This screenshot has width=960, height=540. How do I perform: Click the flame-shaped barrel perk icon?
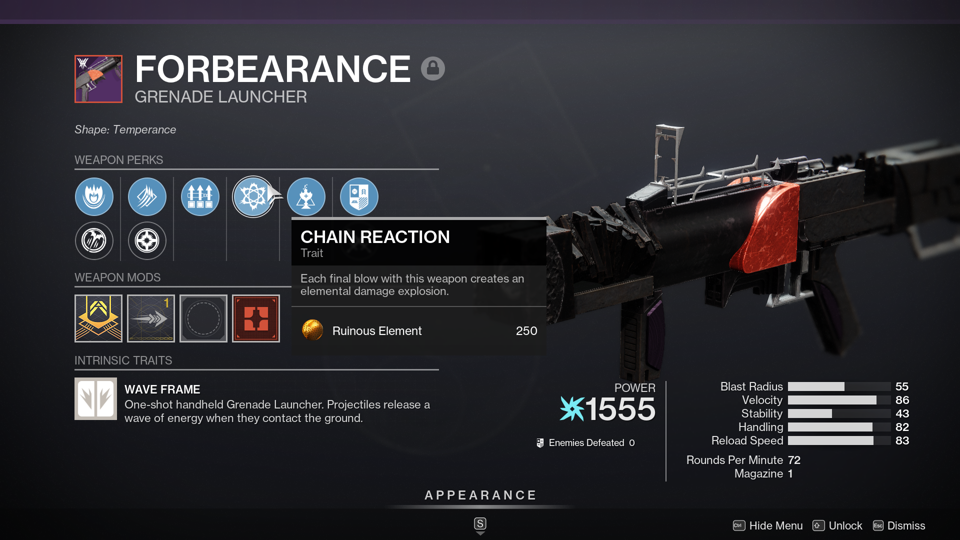pyautogui.click(x=94, y=196)
